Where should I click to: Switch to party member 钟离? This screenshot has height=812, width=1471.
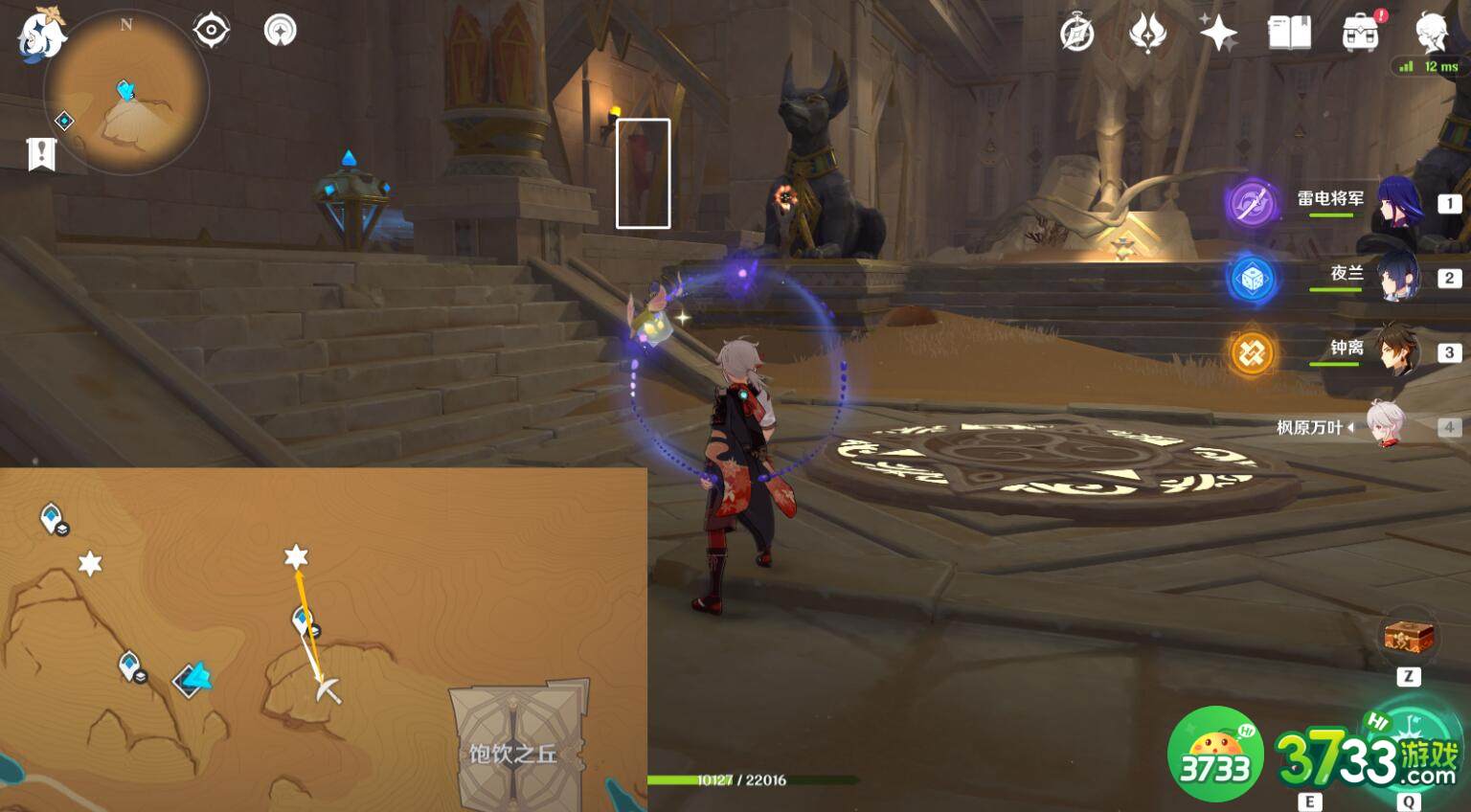click(1399, 351)
